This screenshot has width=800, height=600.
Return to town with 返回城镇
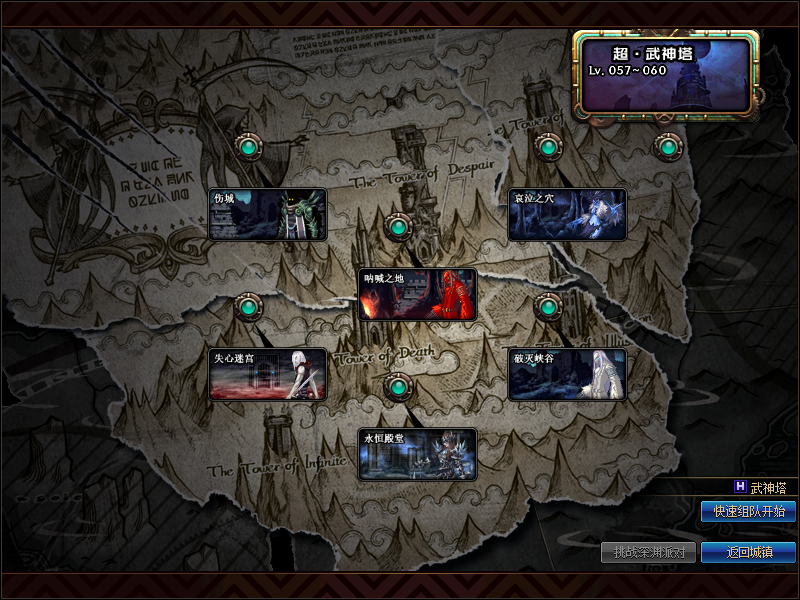748,552
